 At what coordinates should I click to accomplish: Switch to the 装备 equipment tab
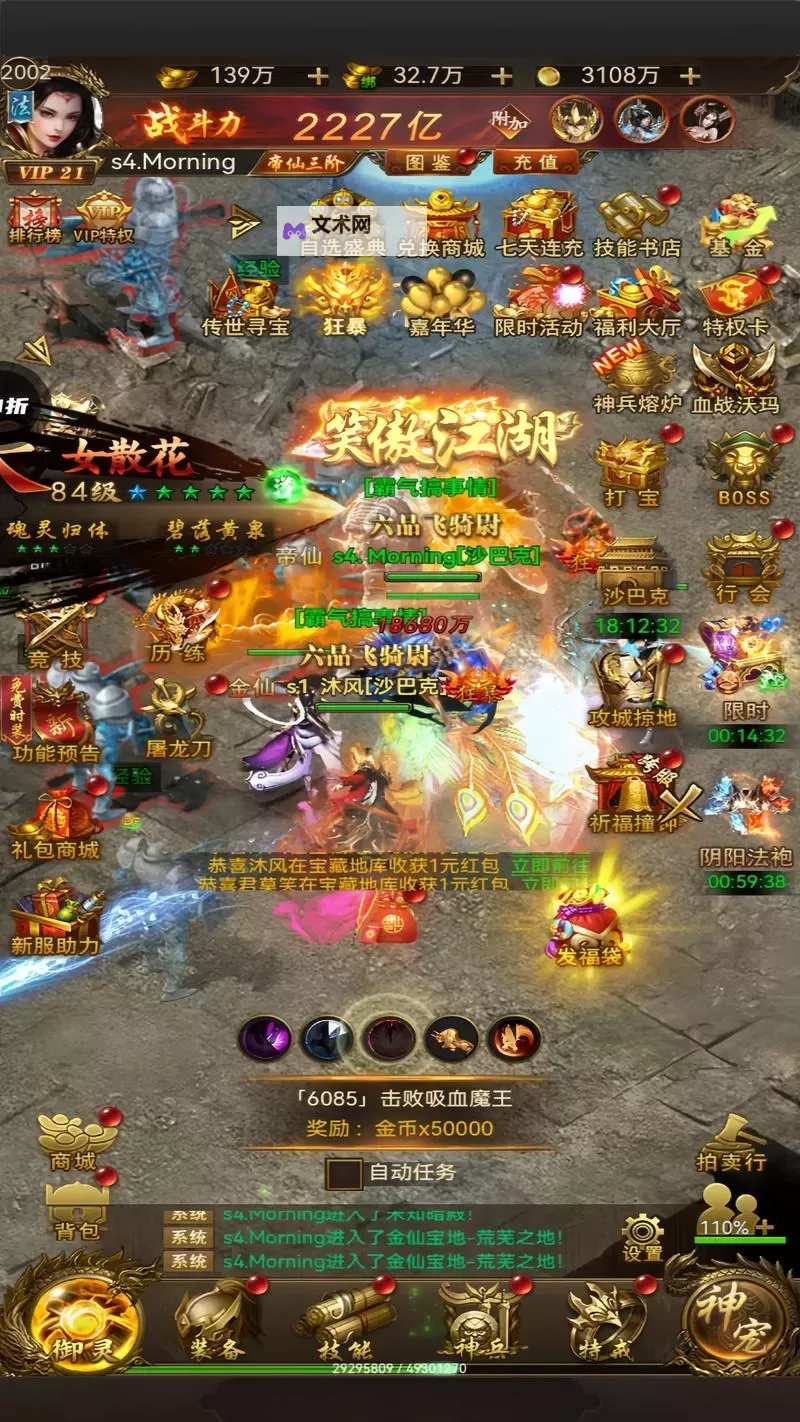click(212, 1320)
